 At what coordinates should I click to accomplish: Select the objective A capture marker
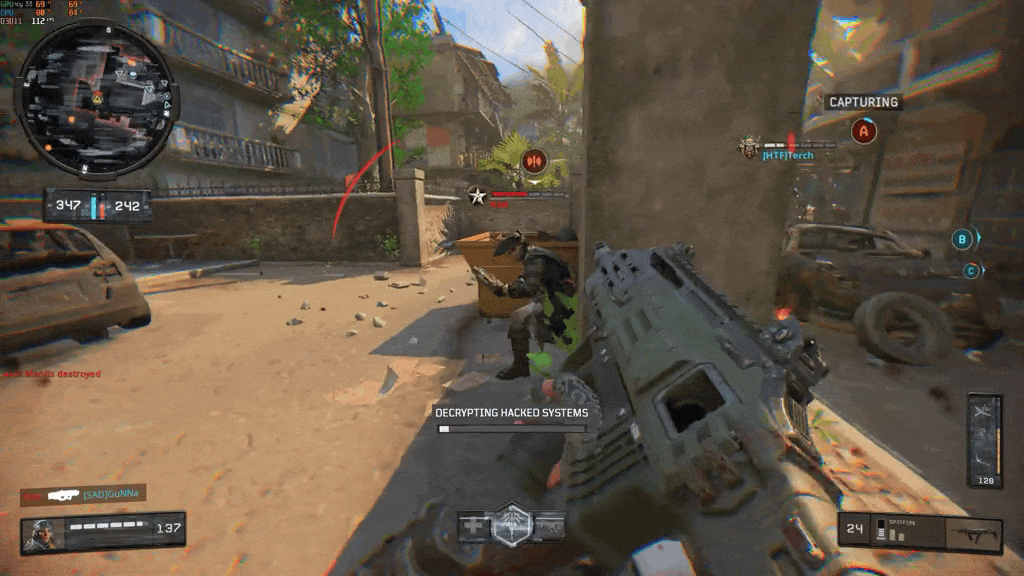864,130
